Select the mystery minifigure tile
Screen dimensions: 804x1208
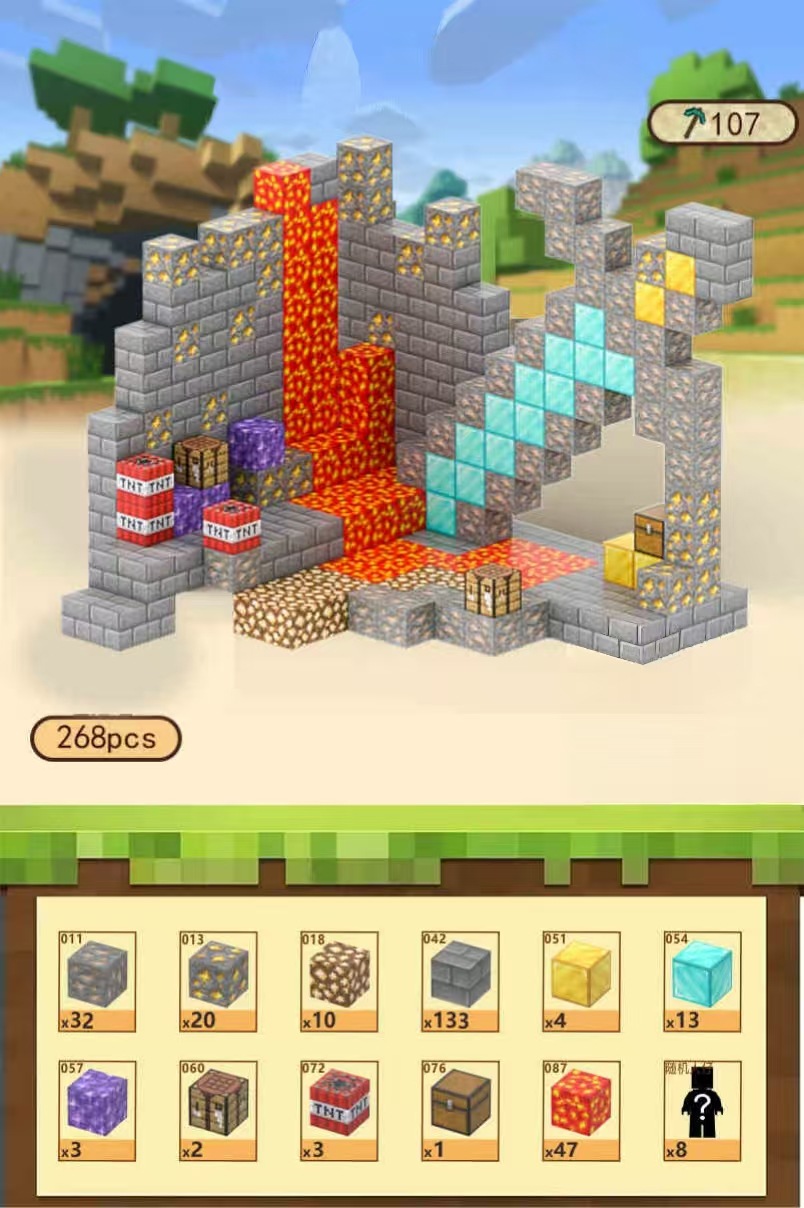click(702, 1110)
